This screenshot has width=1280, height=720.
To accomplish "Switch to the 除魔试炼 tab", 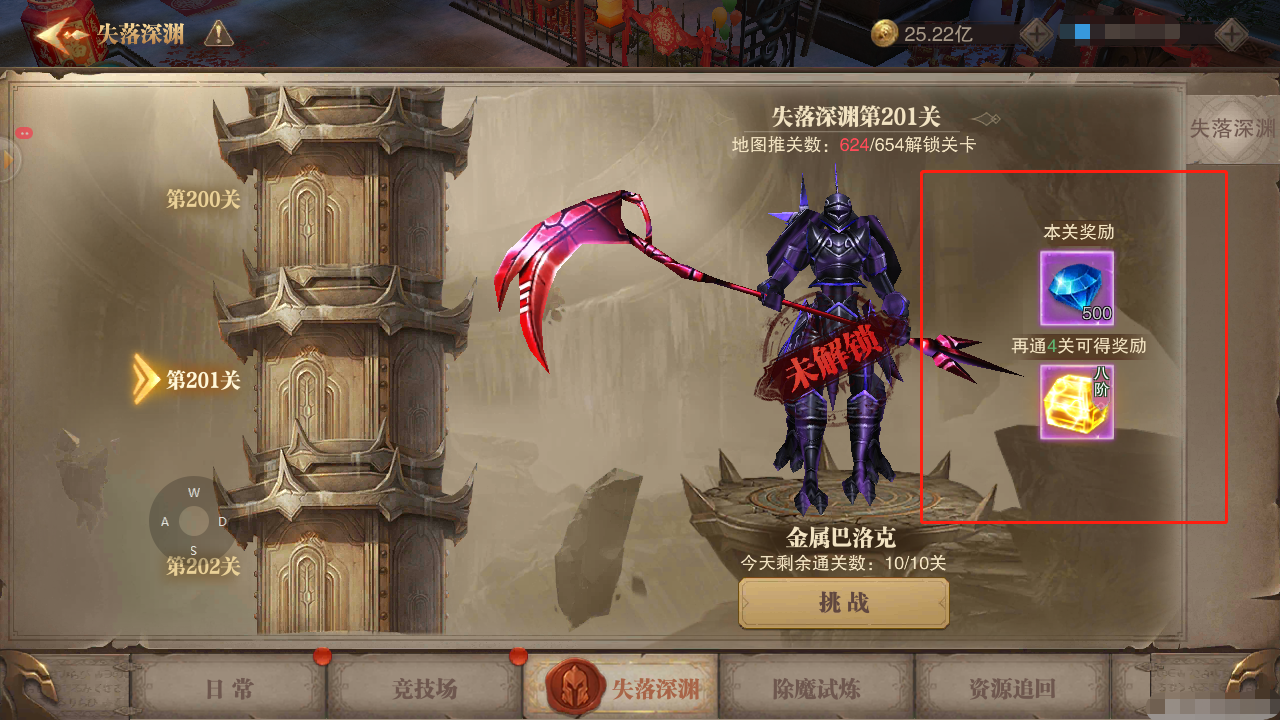I will (x=818, y=690).
